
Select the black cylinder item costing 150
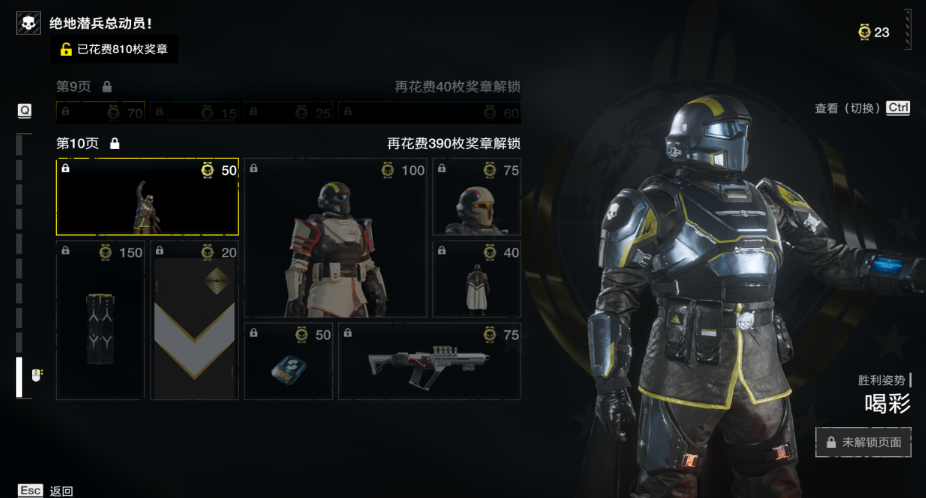(100, 320)
